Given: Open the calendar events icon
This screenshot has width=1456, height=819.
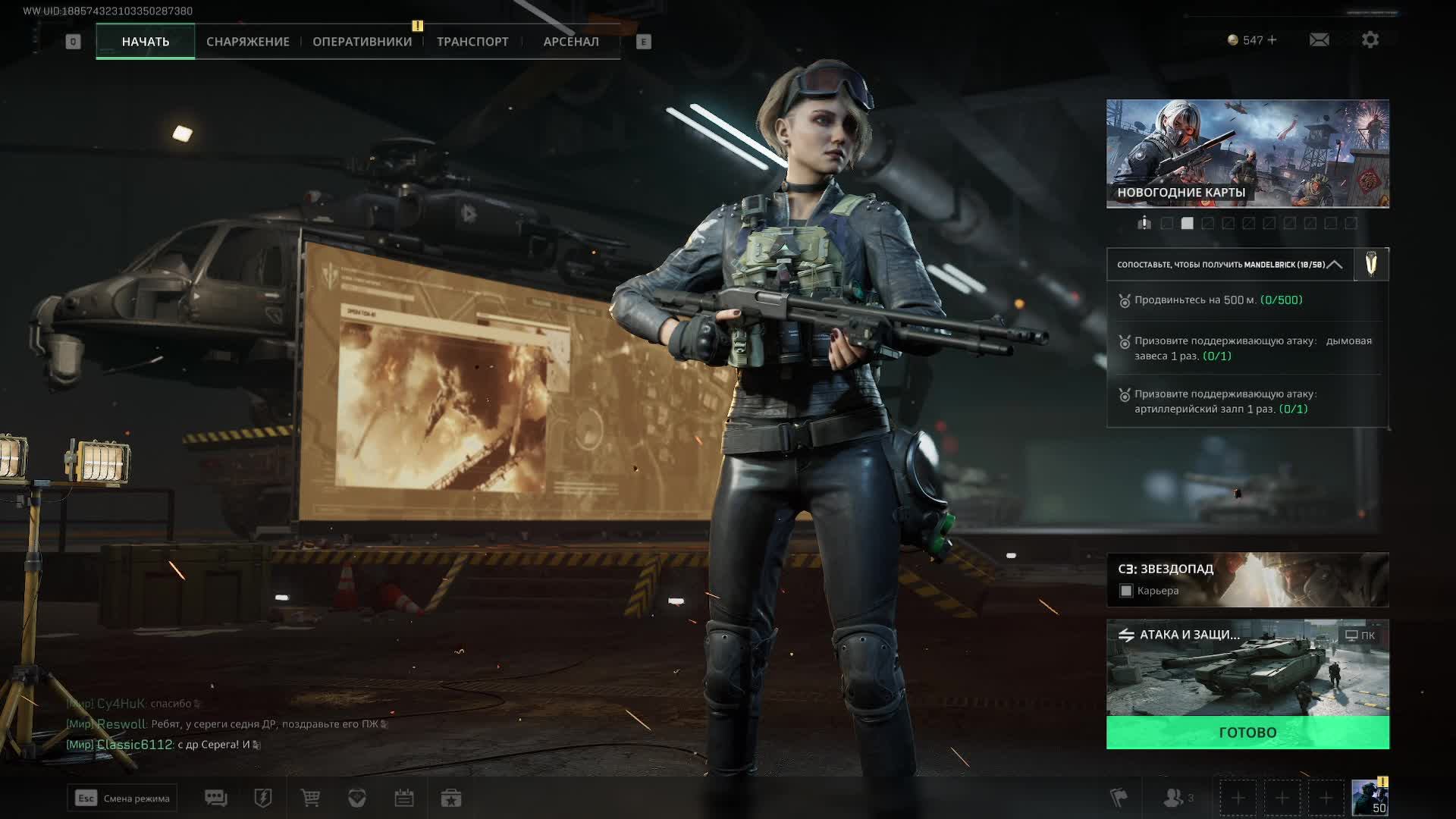Looking at the screenshot, I should coord(404,798).
